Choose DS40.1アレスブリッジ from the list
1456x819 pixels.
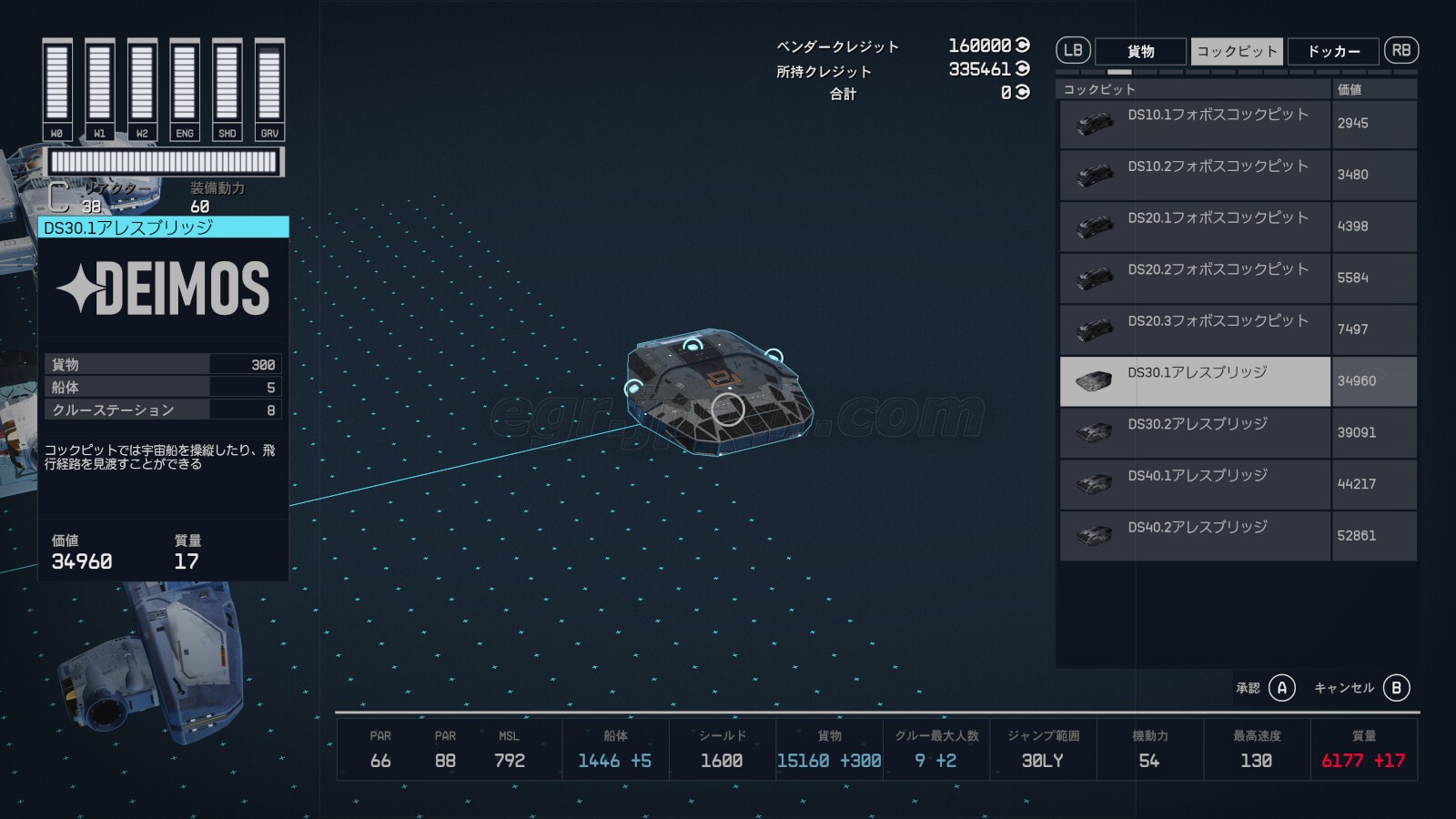1195,484
